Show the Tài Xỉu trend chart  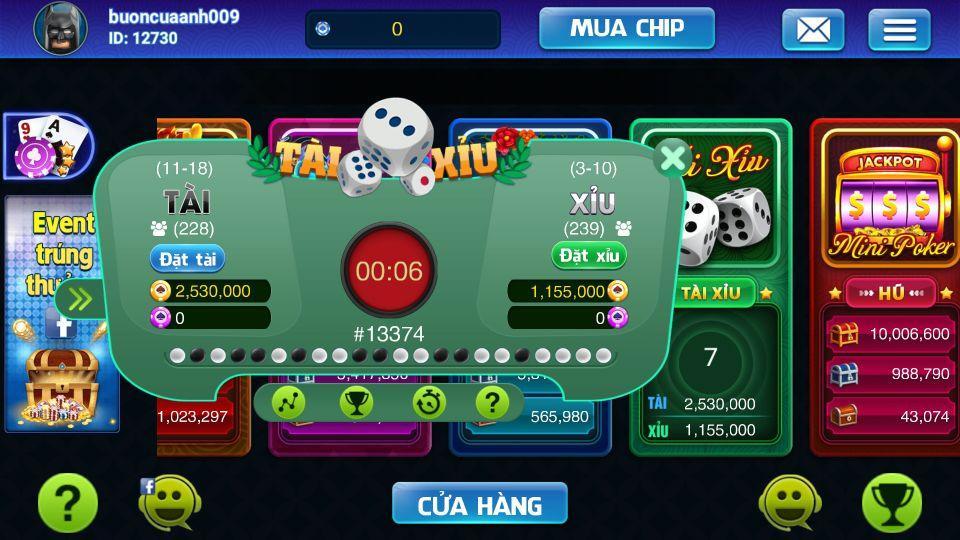[288, 402]
